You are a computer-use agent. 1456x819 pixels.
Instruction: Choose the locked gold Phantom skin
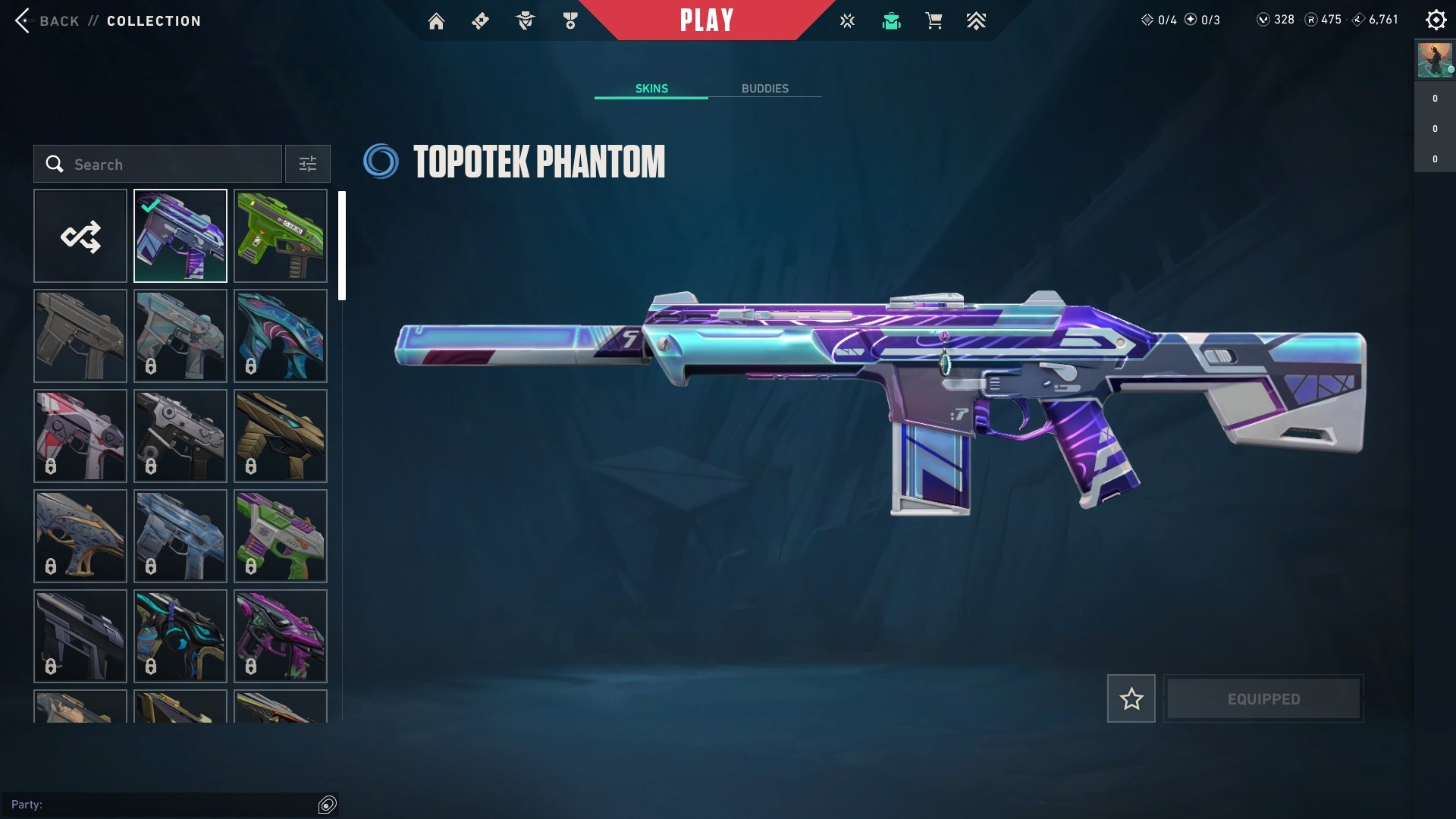click(281, 436)
